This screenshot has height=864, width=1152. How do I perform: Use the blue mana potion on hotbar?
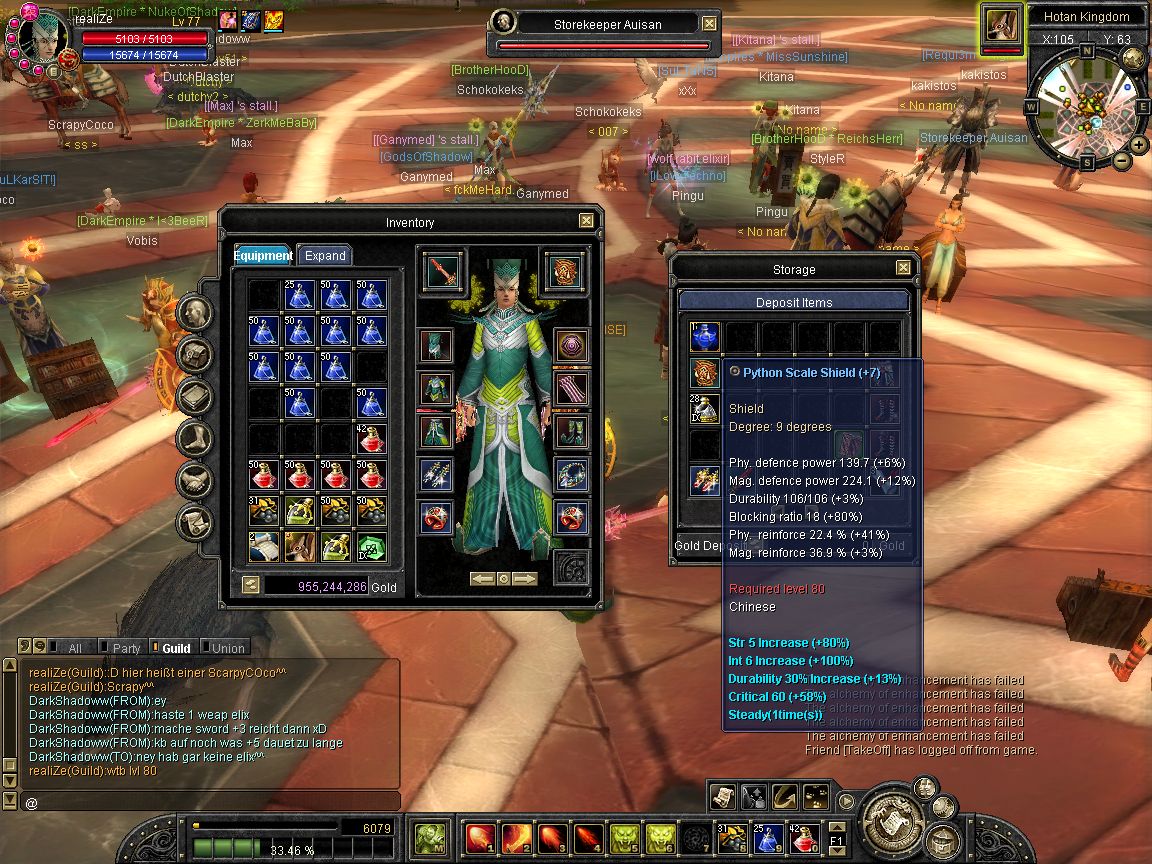click(768, 836)
